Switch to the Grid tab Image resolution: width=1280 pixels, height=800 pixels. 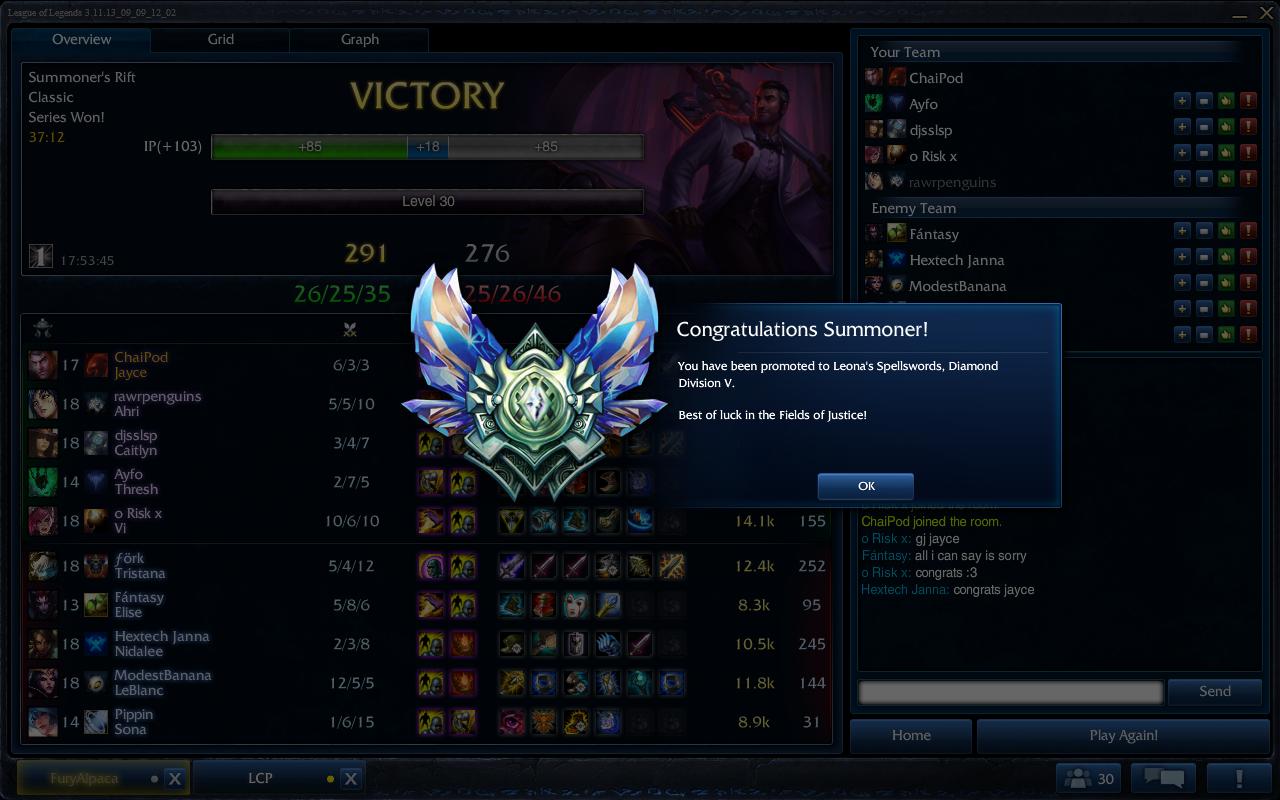tap(220, 40)
